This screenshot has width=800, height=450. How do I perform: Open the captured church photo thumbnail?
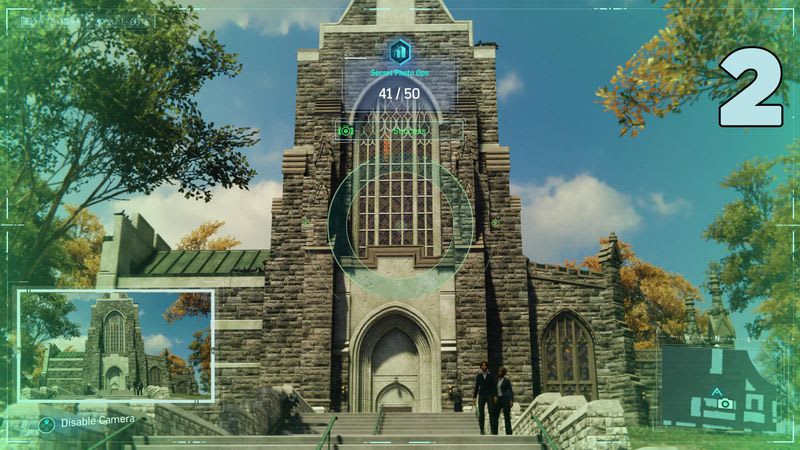click(115, 345)
